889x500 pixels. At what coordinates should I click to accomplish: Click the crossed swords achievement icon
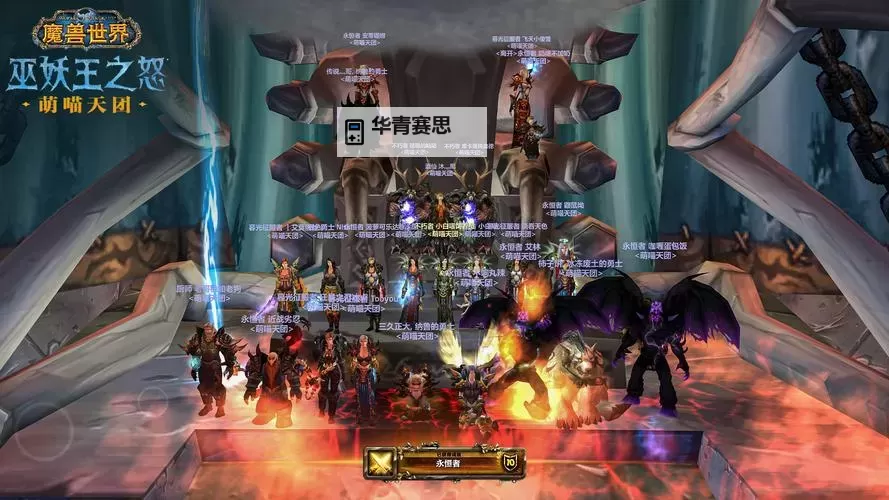[381, 463]
